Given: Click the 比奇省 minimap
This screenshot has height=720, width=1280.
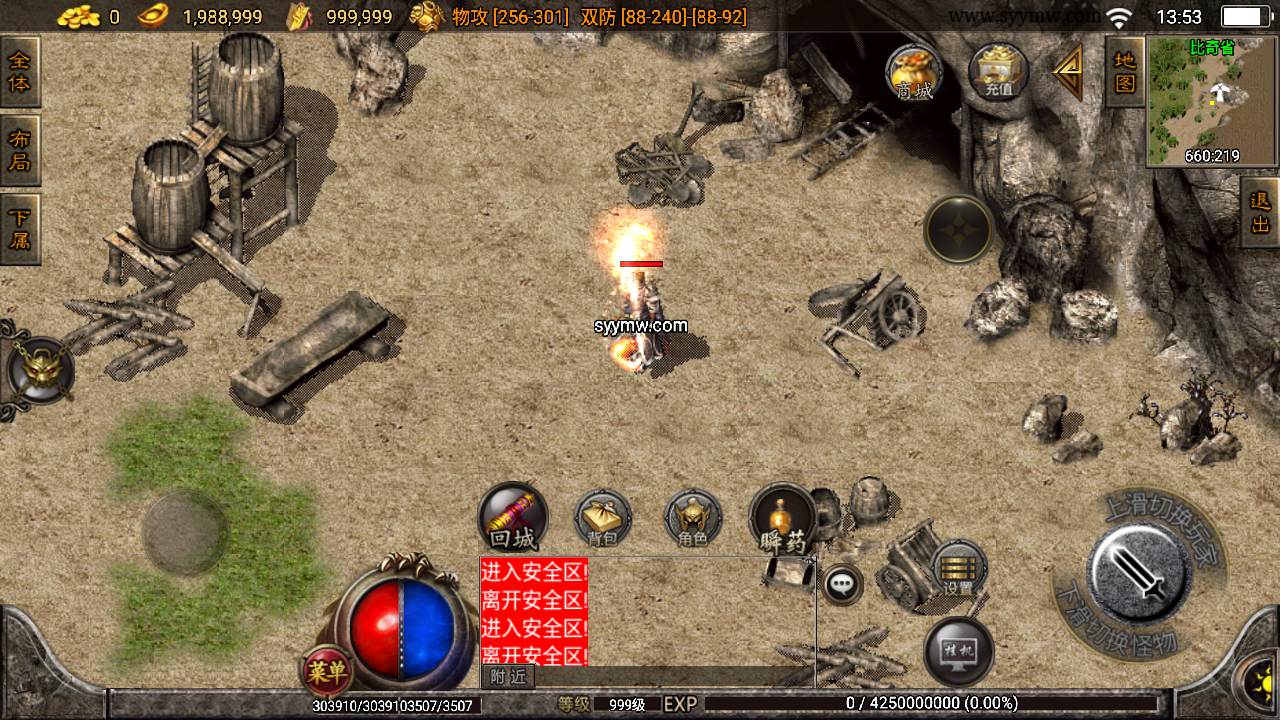Looking at the screenshot, I should click(x=1212, y=100).
